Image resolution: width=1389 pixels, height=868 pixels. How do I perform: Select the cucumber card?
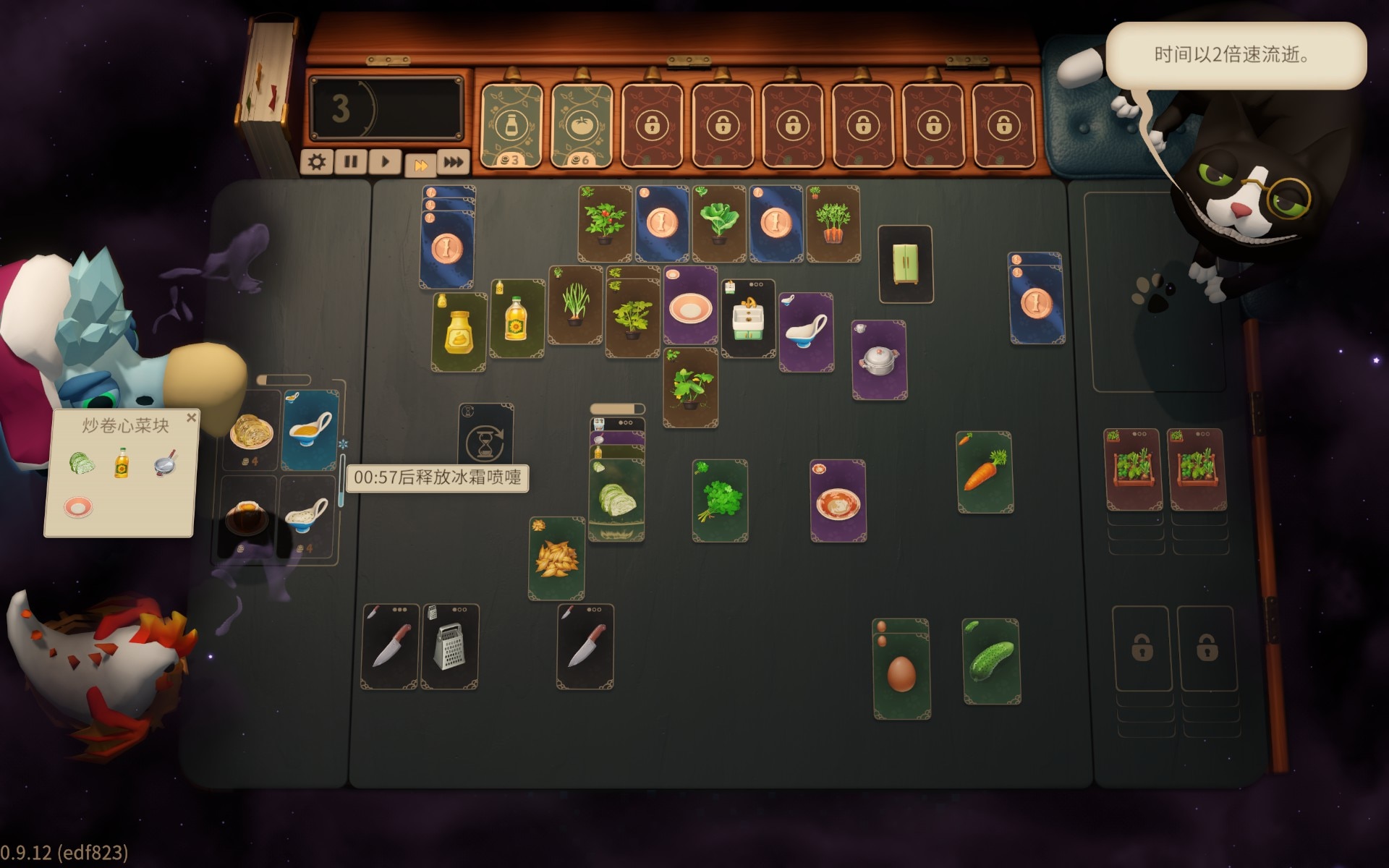coord(991,662)
